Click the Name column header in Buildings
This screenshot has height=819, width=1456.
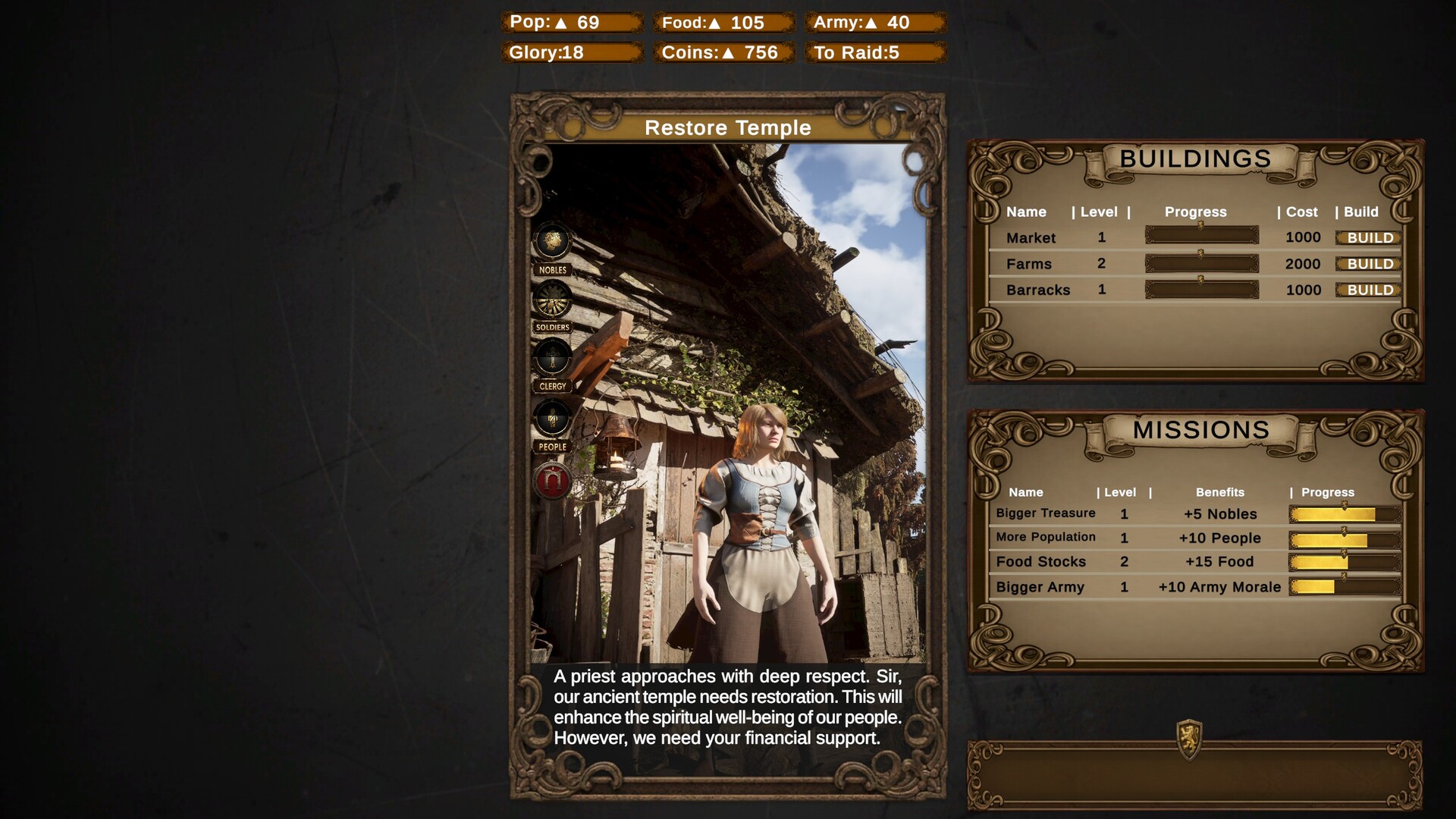(1026, 212)
